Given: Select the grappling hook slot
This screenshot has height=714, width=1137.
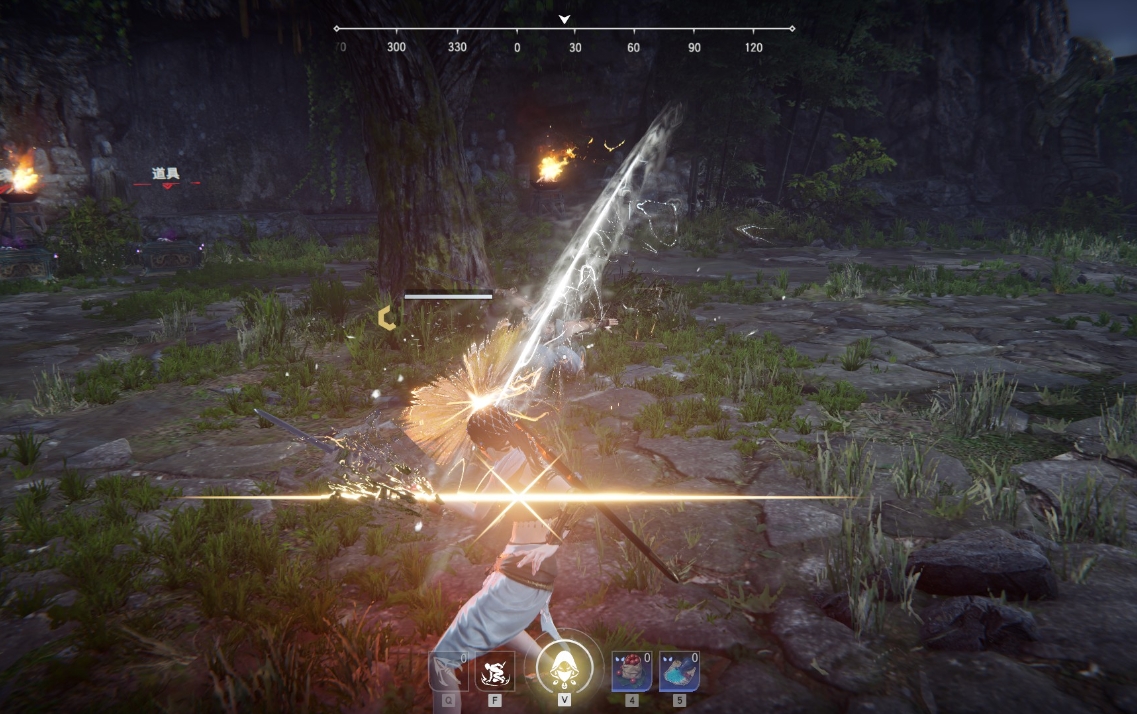Looking at the screenshot, I should tap(447, 671).
